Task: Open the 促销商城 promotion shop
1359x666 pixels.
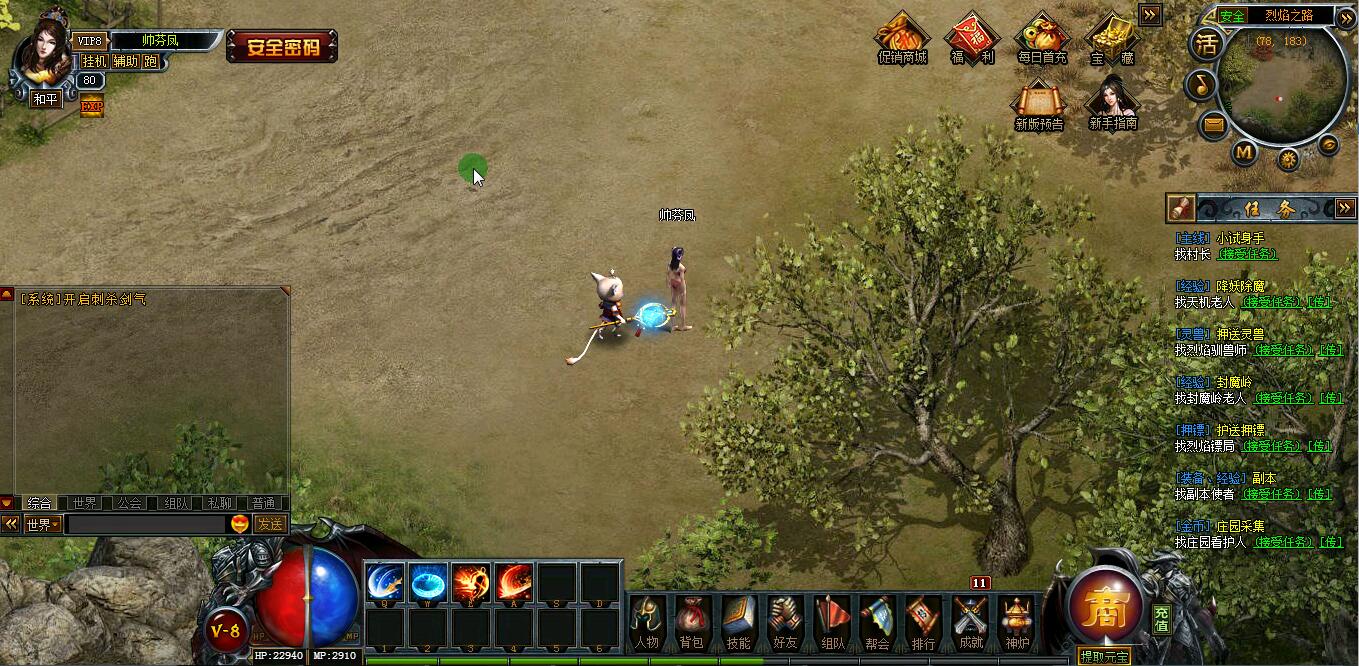Action: (x=902, y=39)
